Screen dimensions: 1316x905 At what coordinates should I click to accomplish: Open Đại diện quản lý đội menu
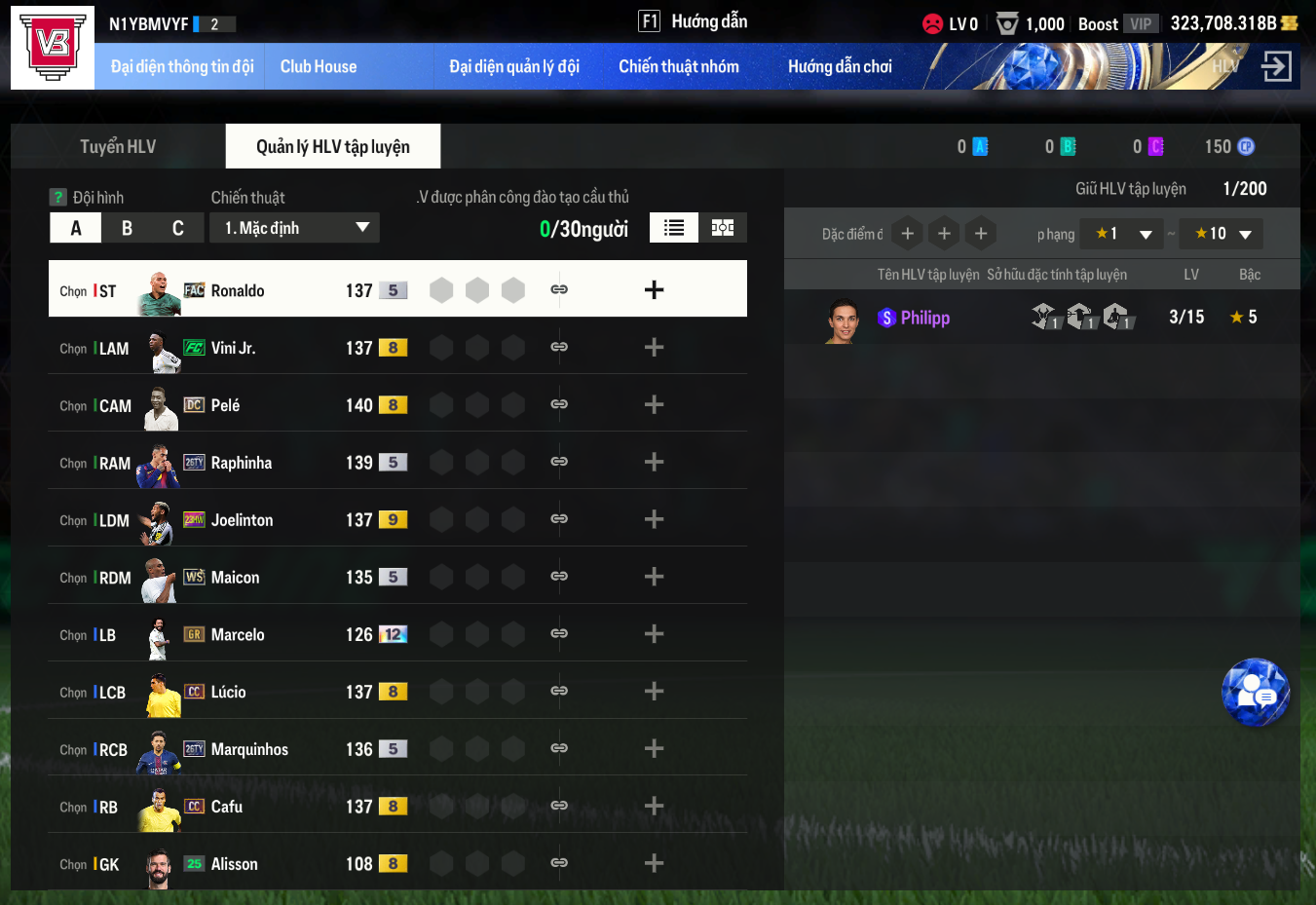[514, 66]
